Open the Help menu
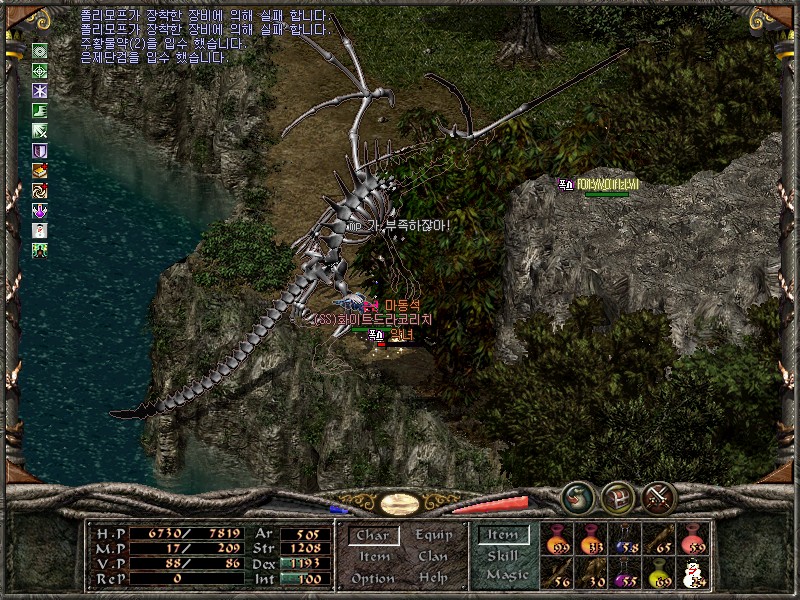This screenshot has width=800, height=600. (x=433, y=578)
